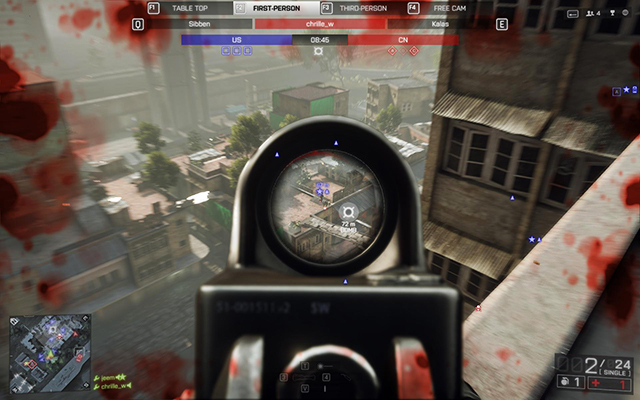
Task: Select squad member jeem in the list
Action: tap(106, 377)
